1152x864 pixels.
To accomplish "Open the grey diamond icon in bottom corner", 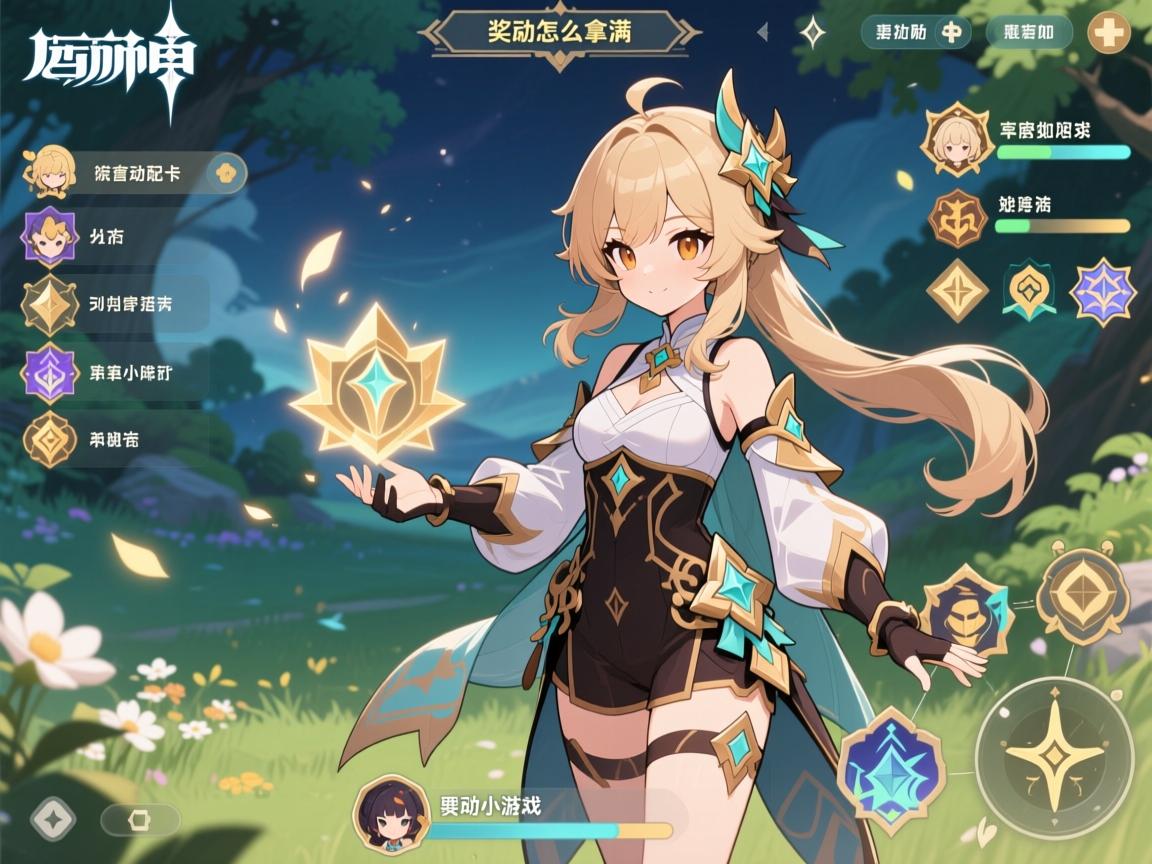I will [x=53, y=819].
